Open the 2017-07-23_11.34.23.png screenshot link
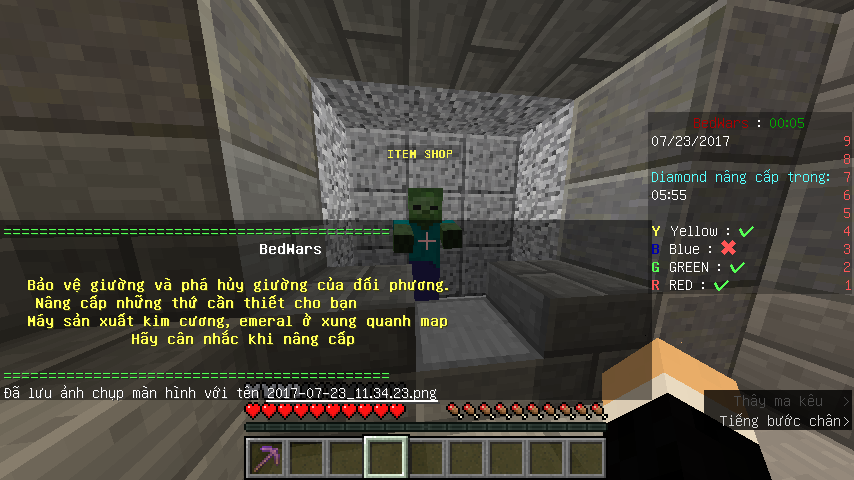Image resolution: width=854 pixels, height=480 pixels. (352, 393)
